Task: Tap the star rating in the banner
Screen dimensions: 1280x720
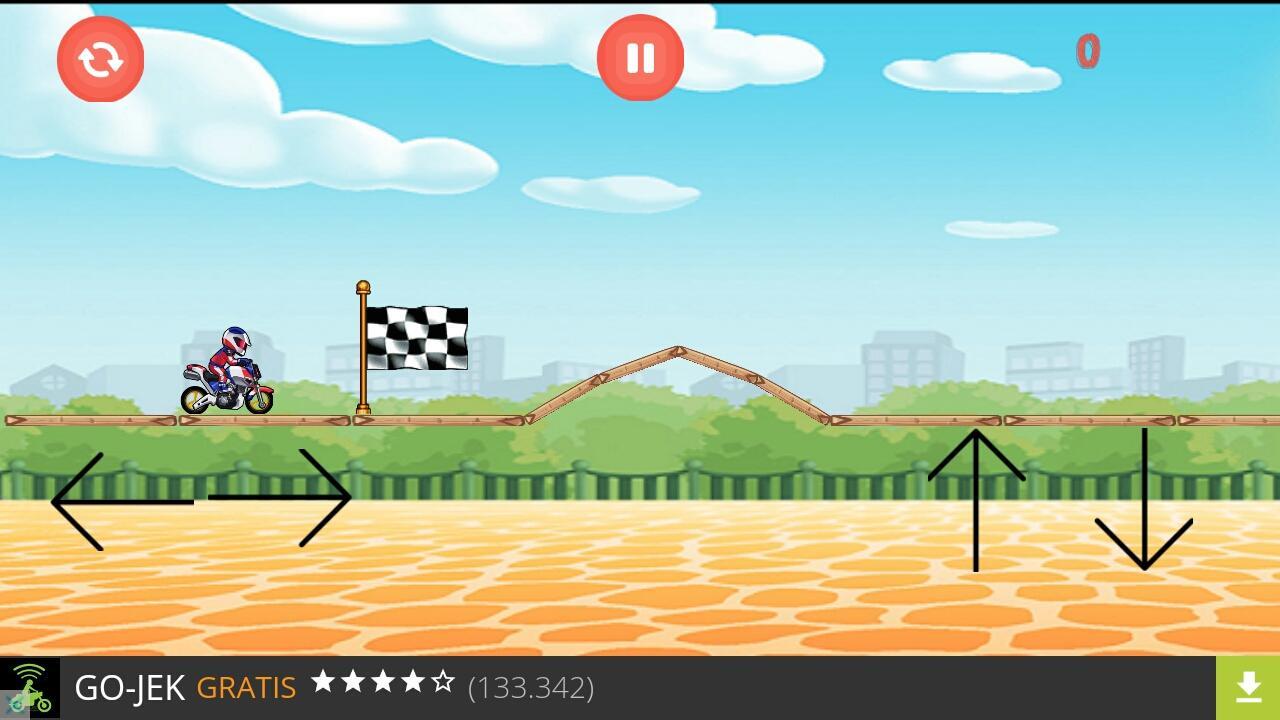Action: point(384,683)
